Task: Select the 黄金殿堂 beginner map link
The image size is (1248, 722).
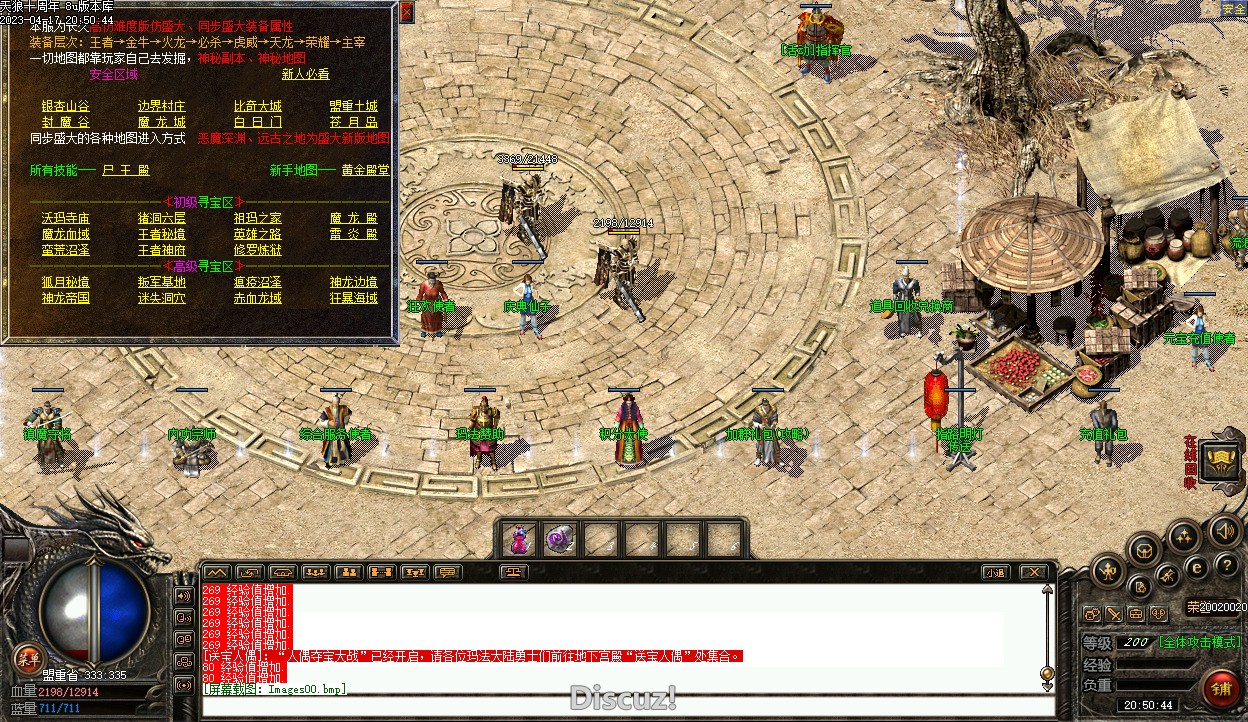Action: click(x=365, y=170)
